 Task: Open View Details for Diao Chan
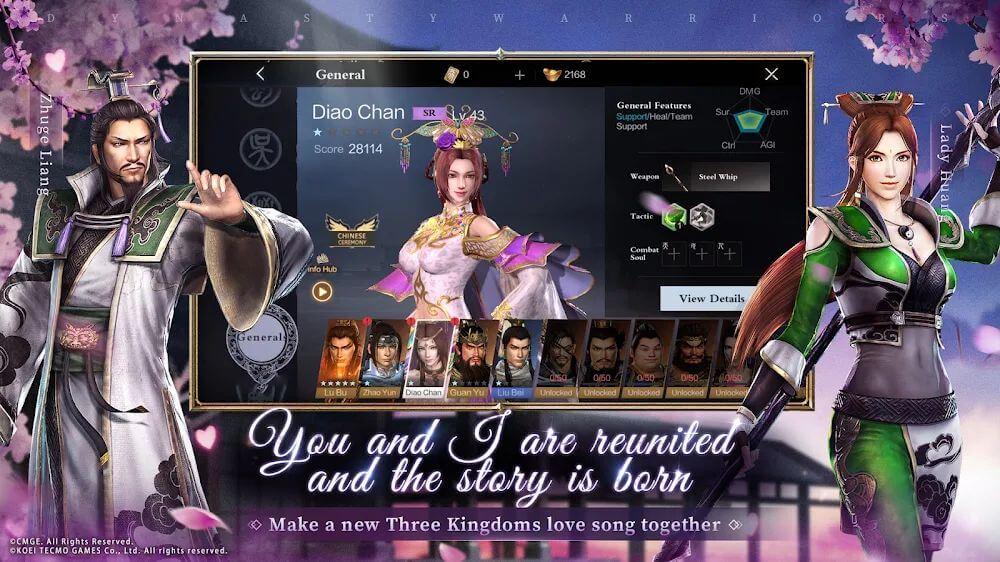pos(711,298)
